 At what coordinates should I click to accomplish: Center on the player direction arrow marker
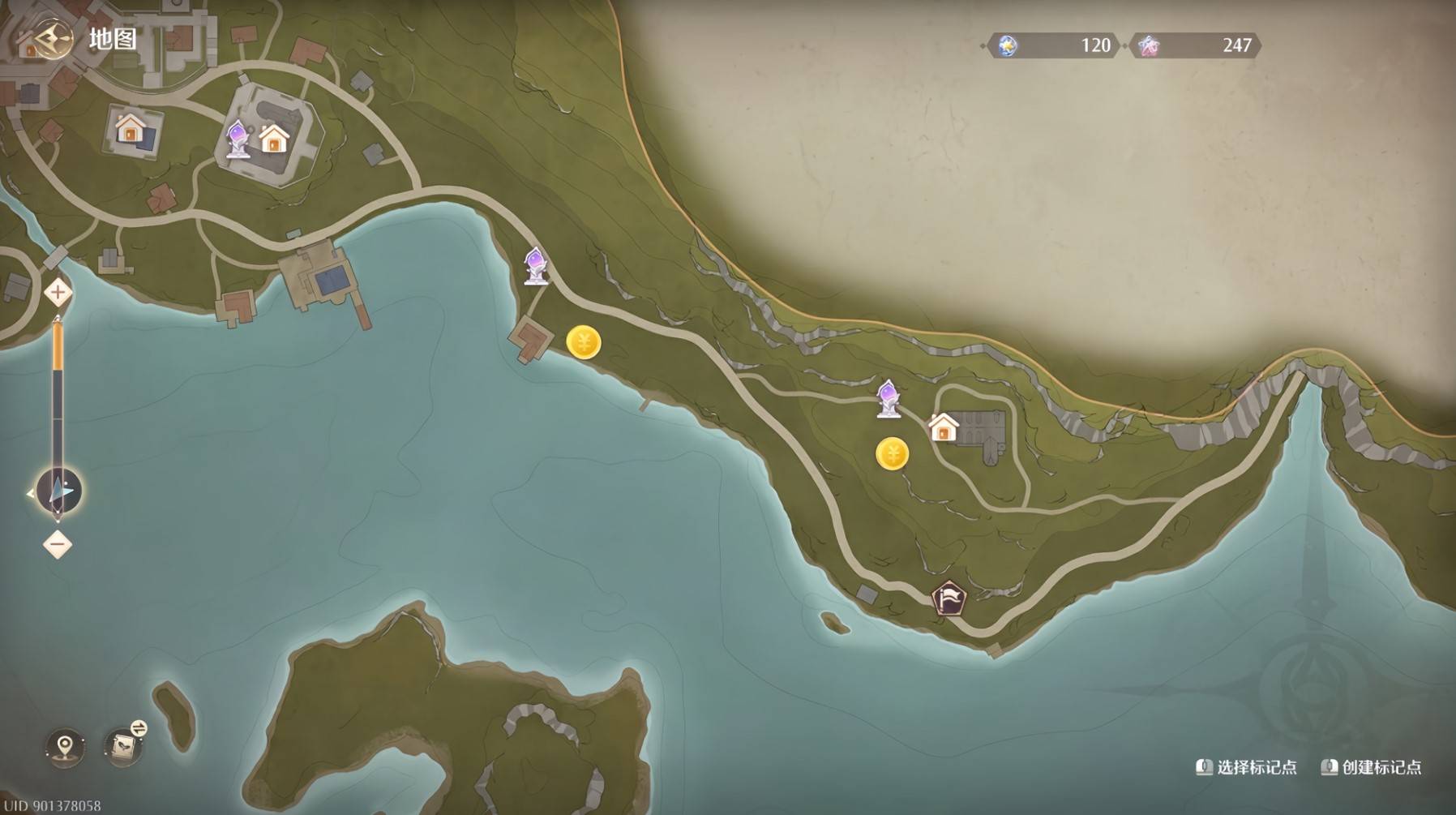(59, 491)
